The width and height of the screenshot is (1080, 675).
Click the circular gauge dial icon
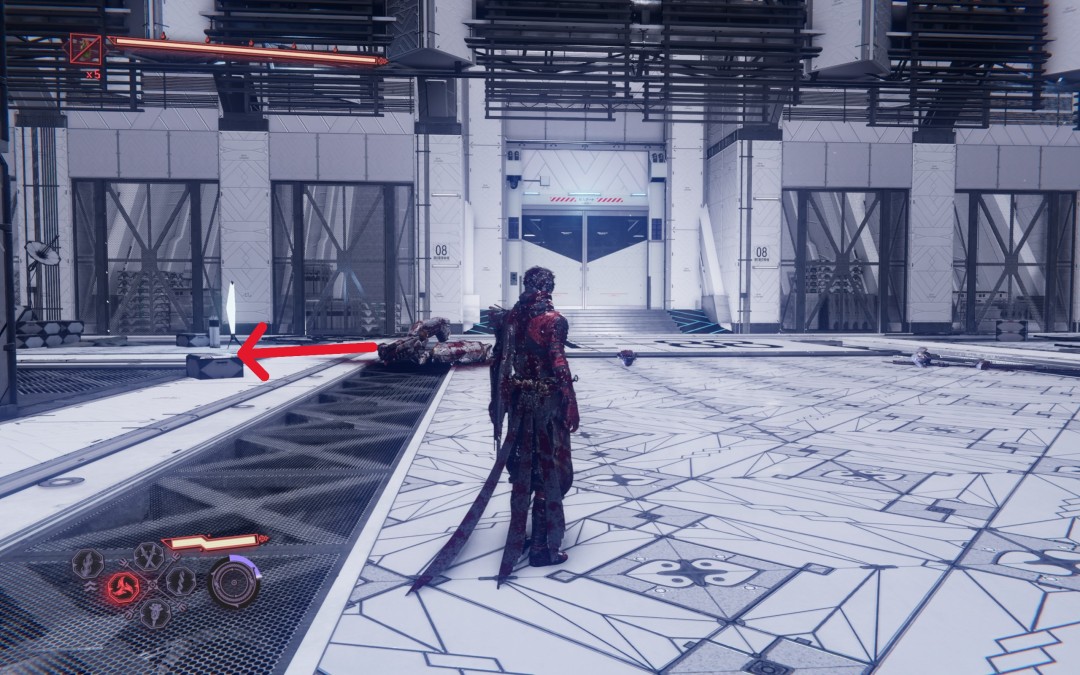(234, 582)
